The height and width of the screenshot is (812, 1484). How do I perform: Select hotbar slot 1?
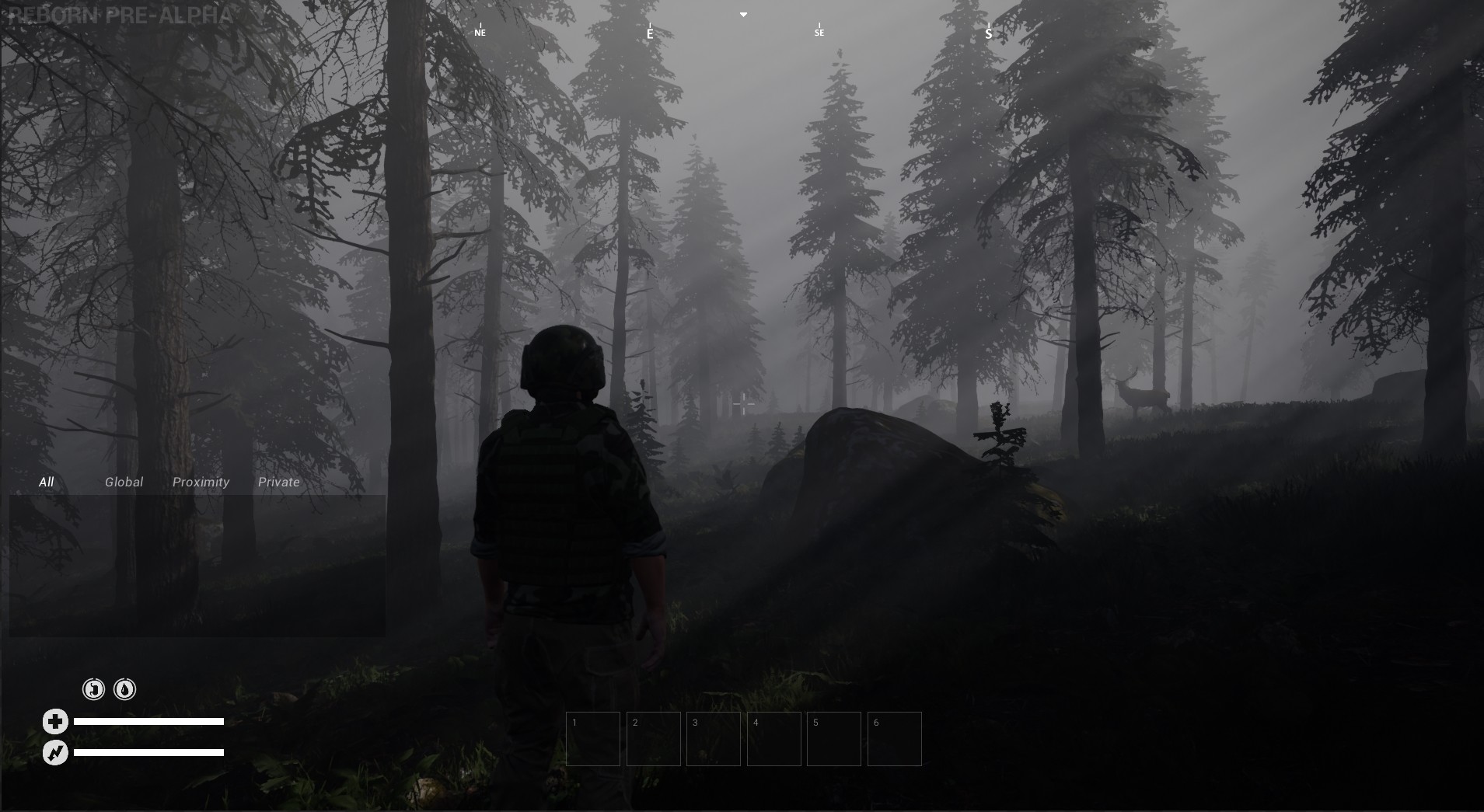pos(593,738)
